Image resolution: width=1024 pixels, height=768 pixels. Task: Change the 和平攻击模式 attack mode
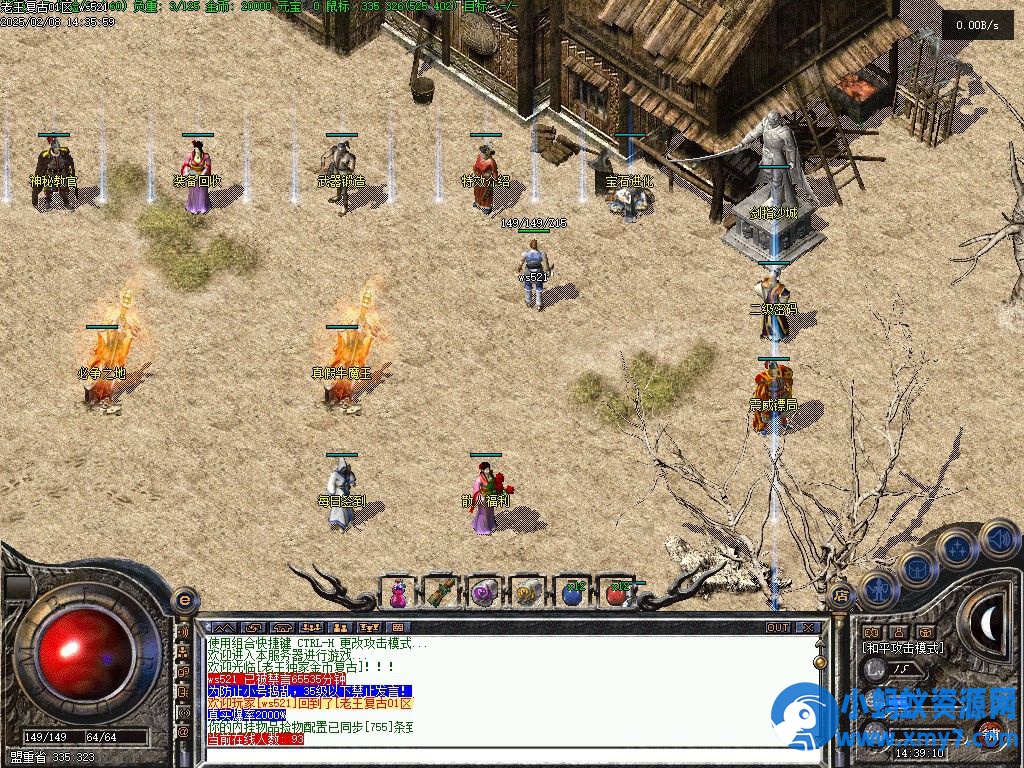(x=902, y=648)
